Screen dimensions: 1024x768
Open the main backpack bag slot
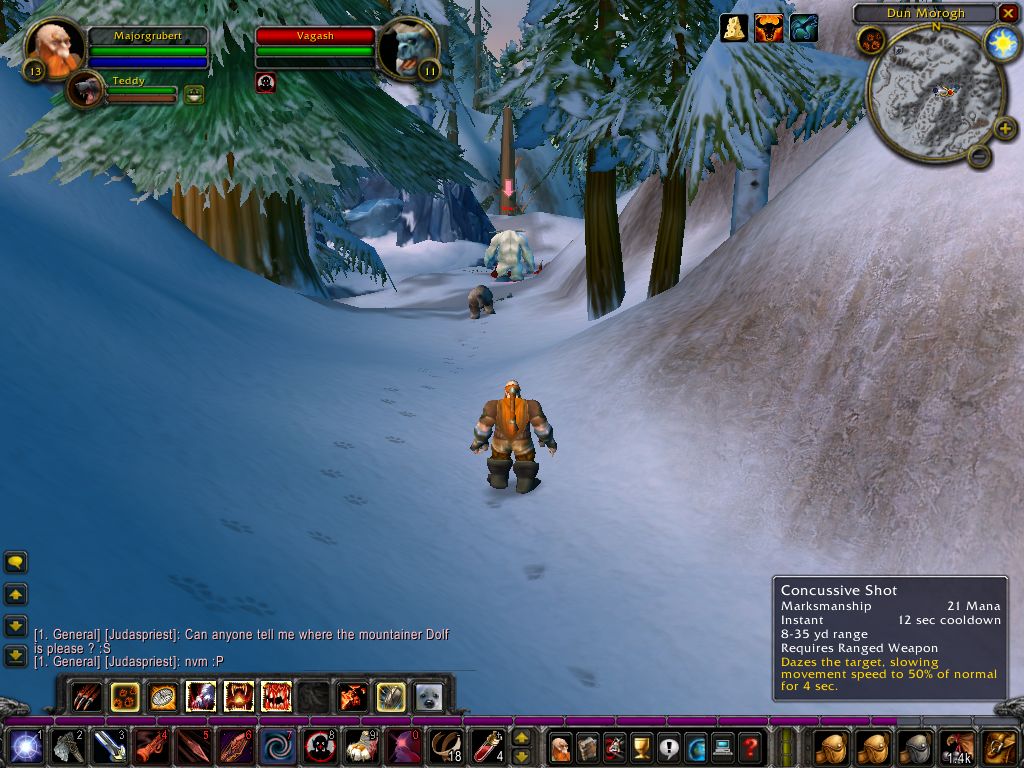coord(999,746)
